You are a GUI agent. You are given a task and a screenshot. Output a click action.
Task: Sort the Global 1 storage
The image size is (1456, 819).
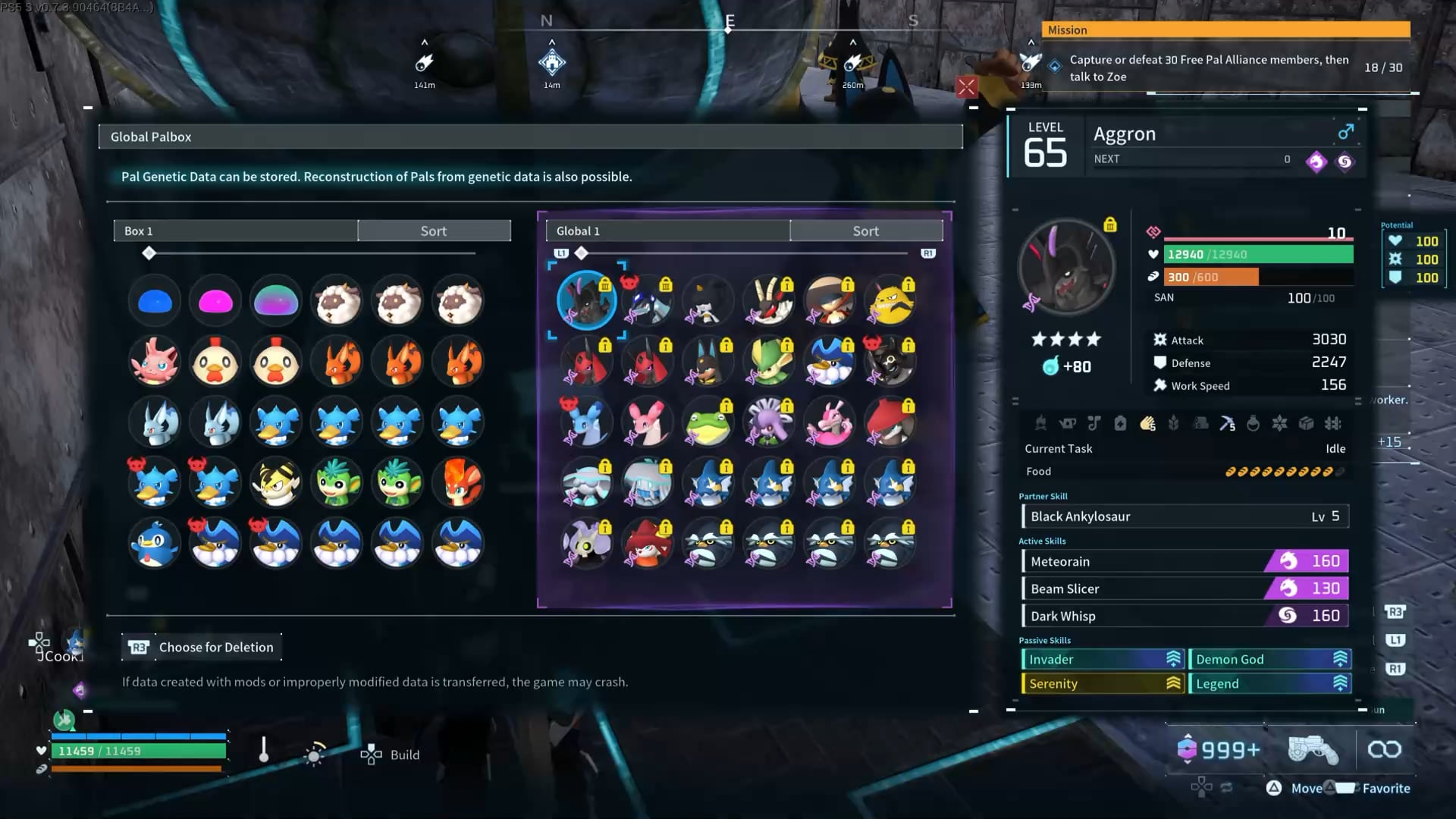point(865,231)
